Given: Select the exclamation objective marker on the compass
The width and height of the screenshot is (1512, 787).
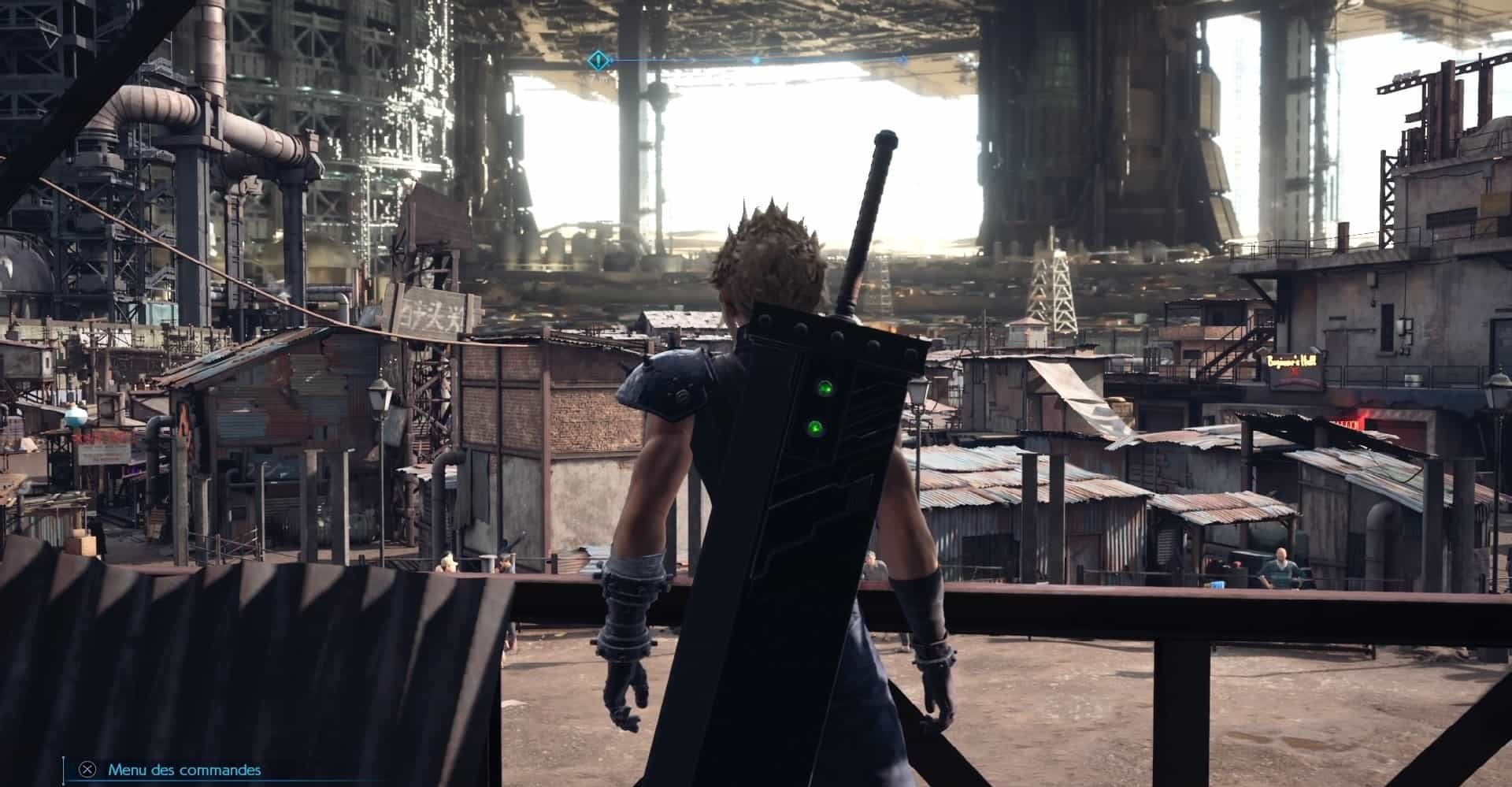Looking at the screenshot, I should (x=599, y=59).
